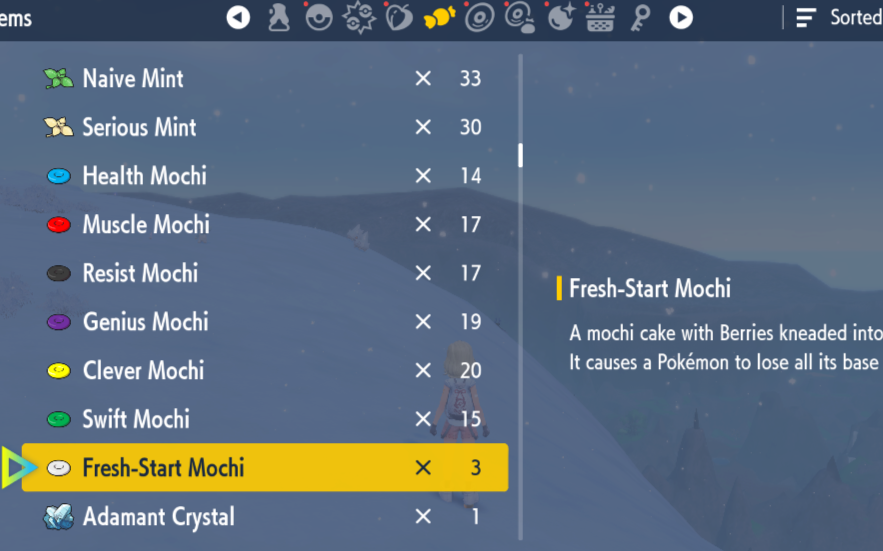Go to next bag pocket with right arrow
This screenshot has height=551, width=883.
click(681, 17)
